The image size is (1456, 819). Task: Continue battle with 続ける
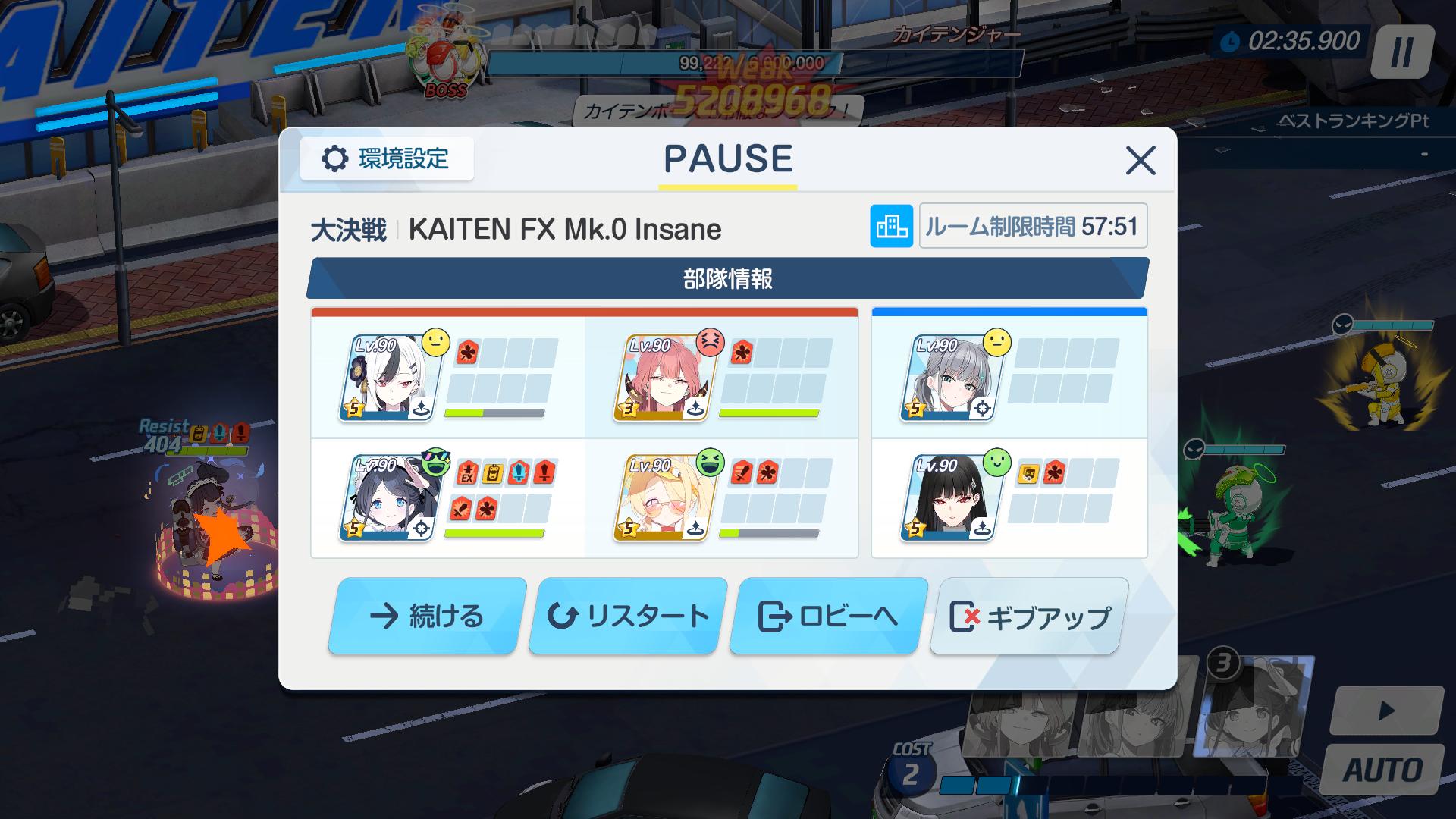click(x=427, y=616)
